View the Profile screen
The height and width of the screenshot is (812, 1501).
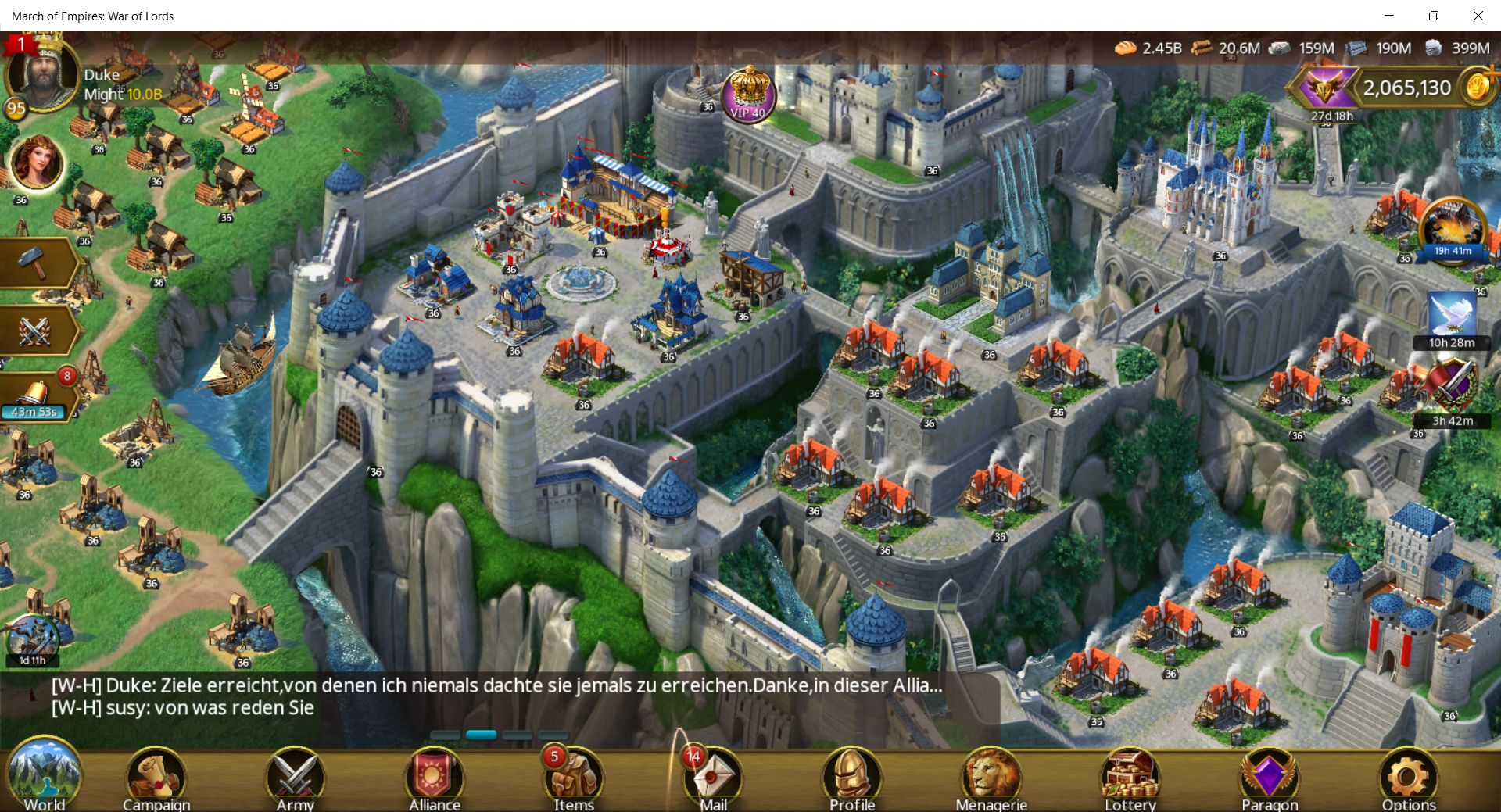click(x=852, y=778)
